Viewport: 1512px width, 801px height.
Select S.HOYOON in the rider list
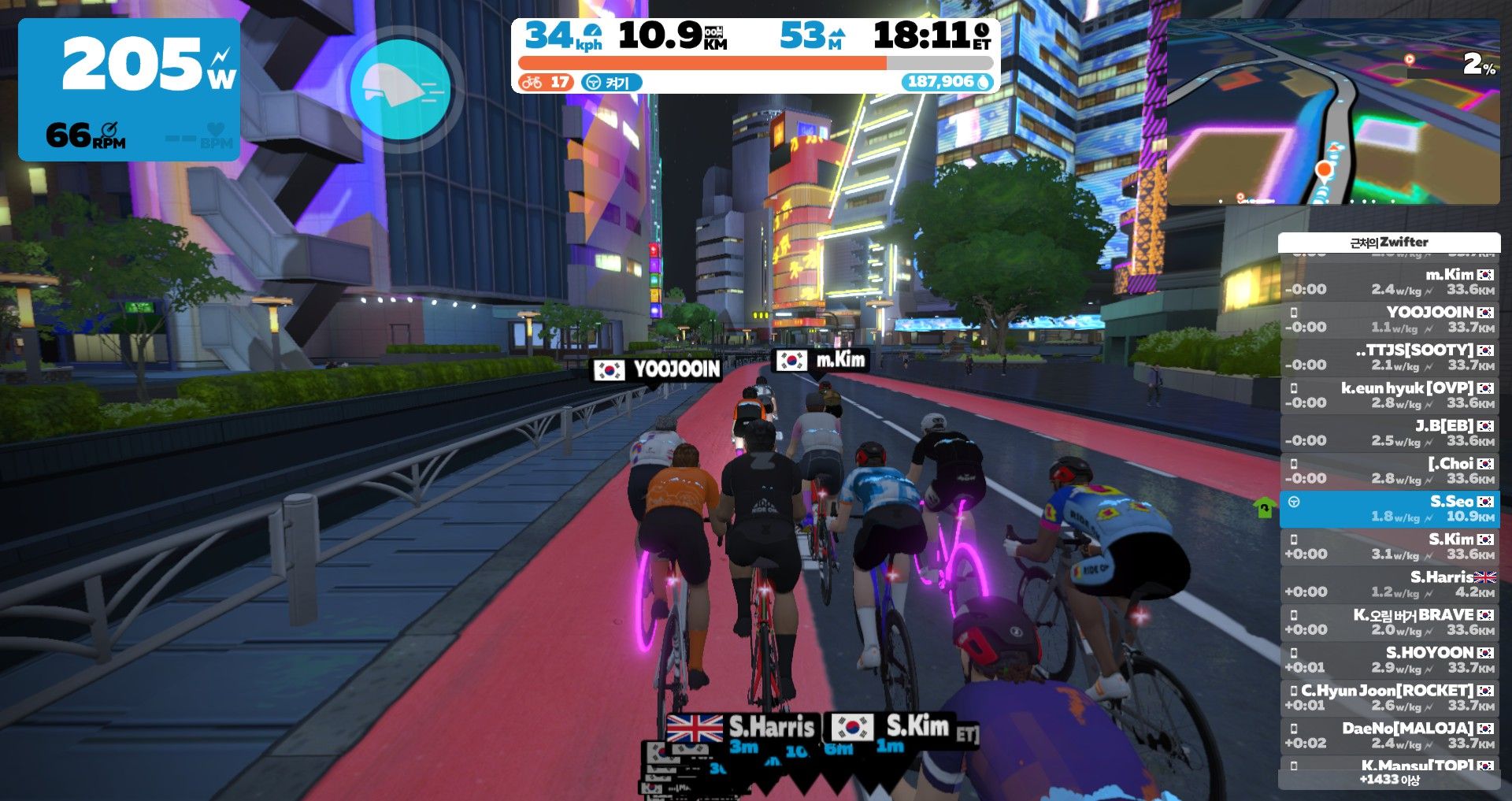click(x=1389, y=660)
